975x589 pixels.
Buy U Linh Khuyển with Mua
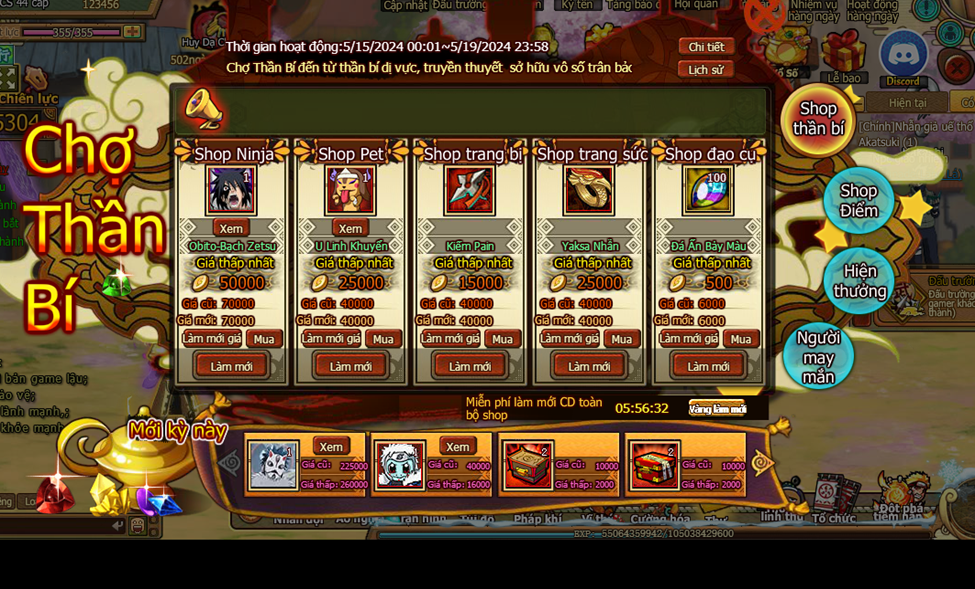click(x=383, y=339)
